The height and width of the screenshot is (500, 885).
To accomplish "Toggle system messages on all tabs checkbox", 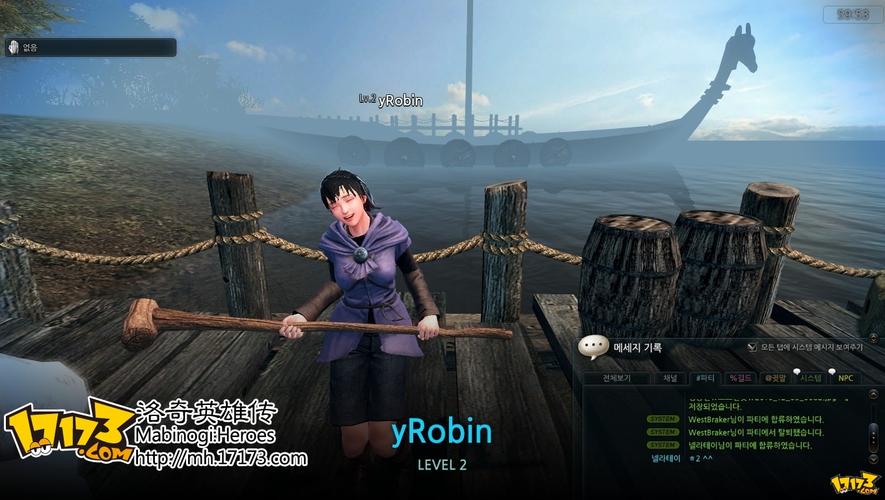I will [x=753, y=347].
